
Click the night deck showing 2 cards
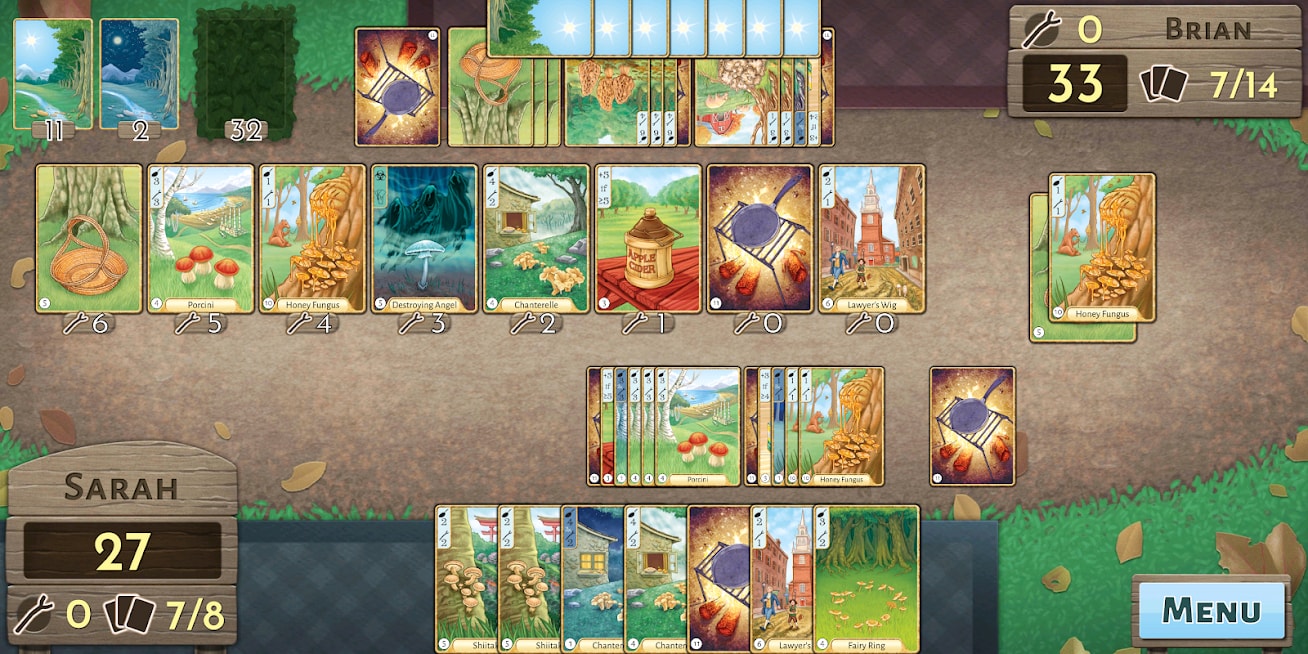pos(139,74)
